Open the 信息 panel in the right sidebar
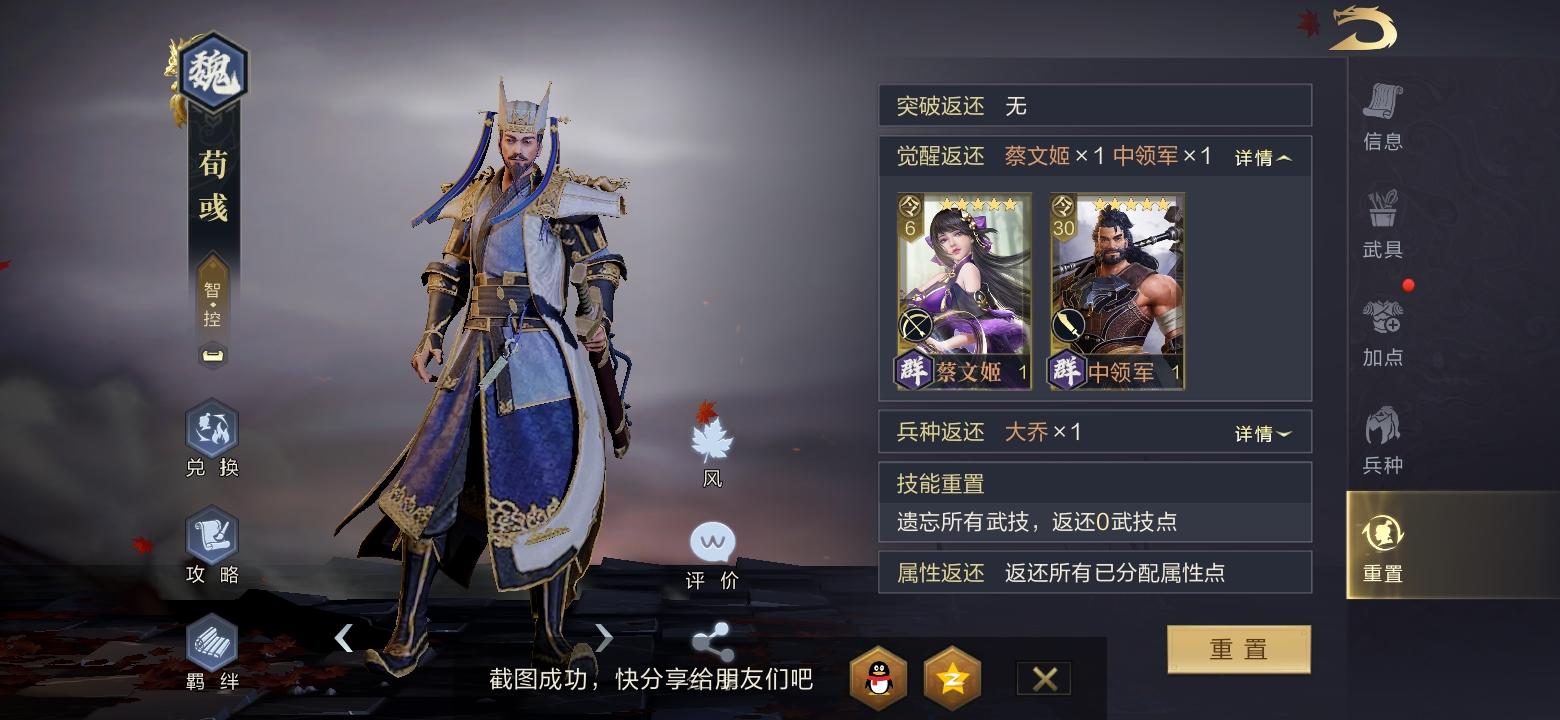 (1383, 120)
